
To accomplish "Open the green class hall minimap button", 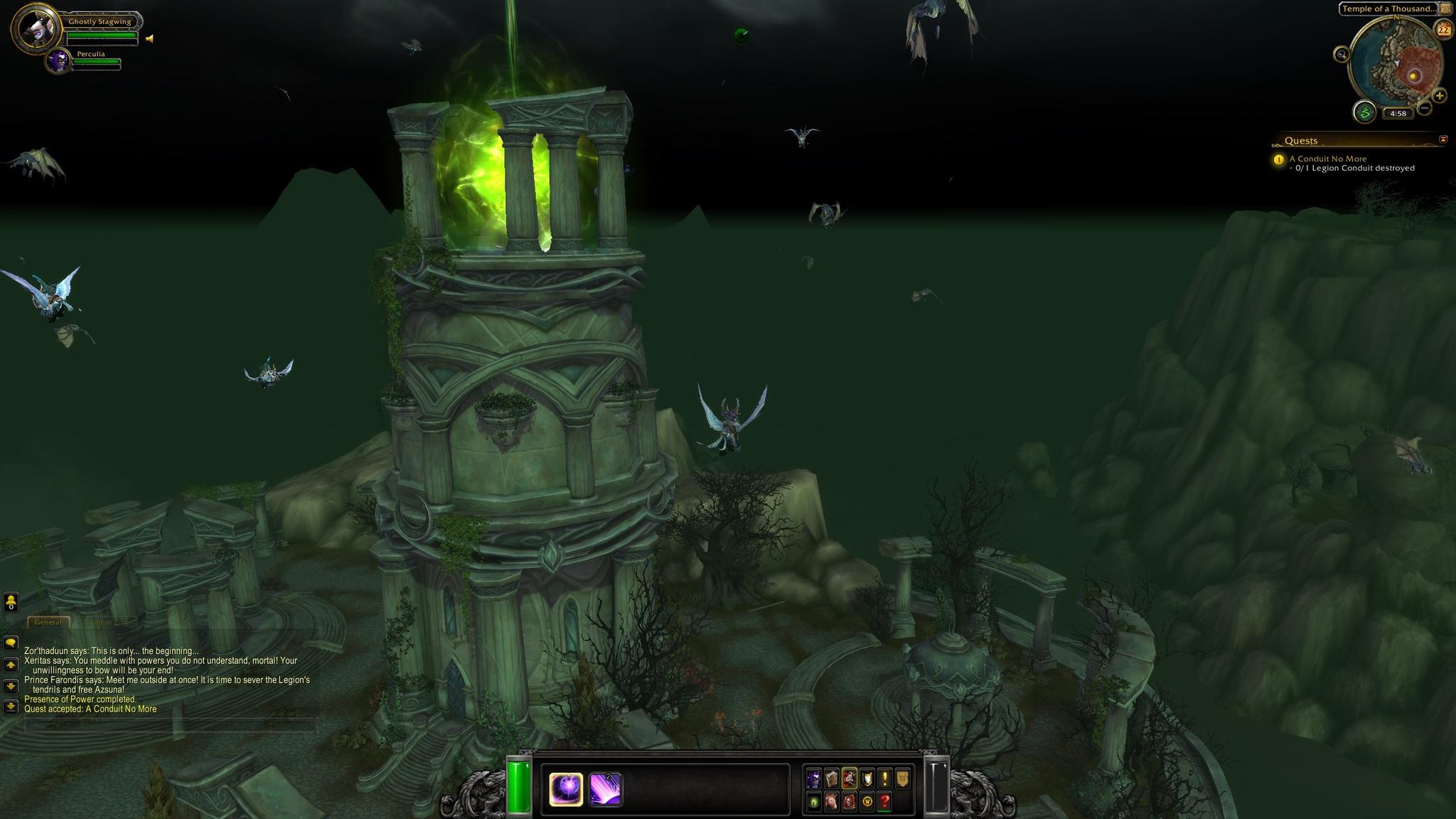I will tap(1364, 112).
